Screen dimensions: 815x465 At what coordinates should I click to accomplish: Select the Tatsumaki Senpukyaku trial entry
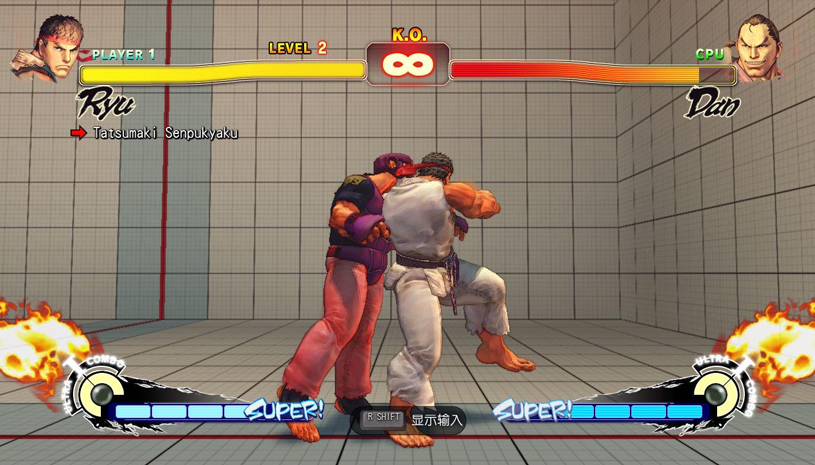pos(165,133)
